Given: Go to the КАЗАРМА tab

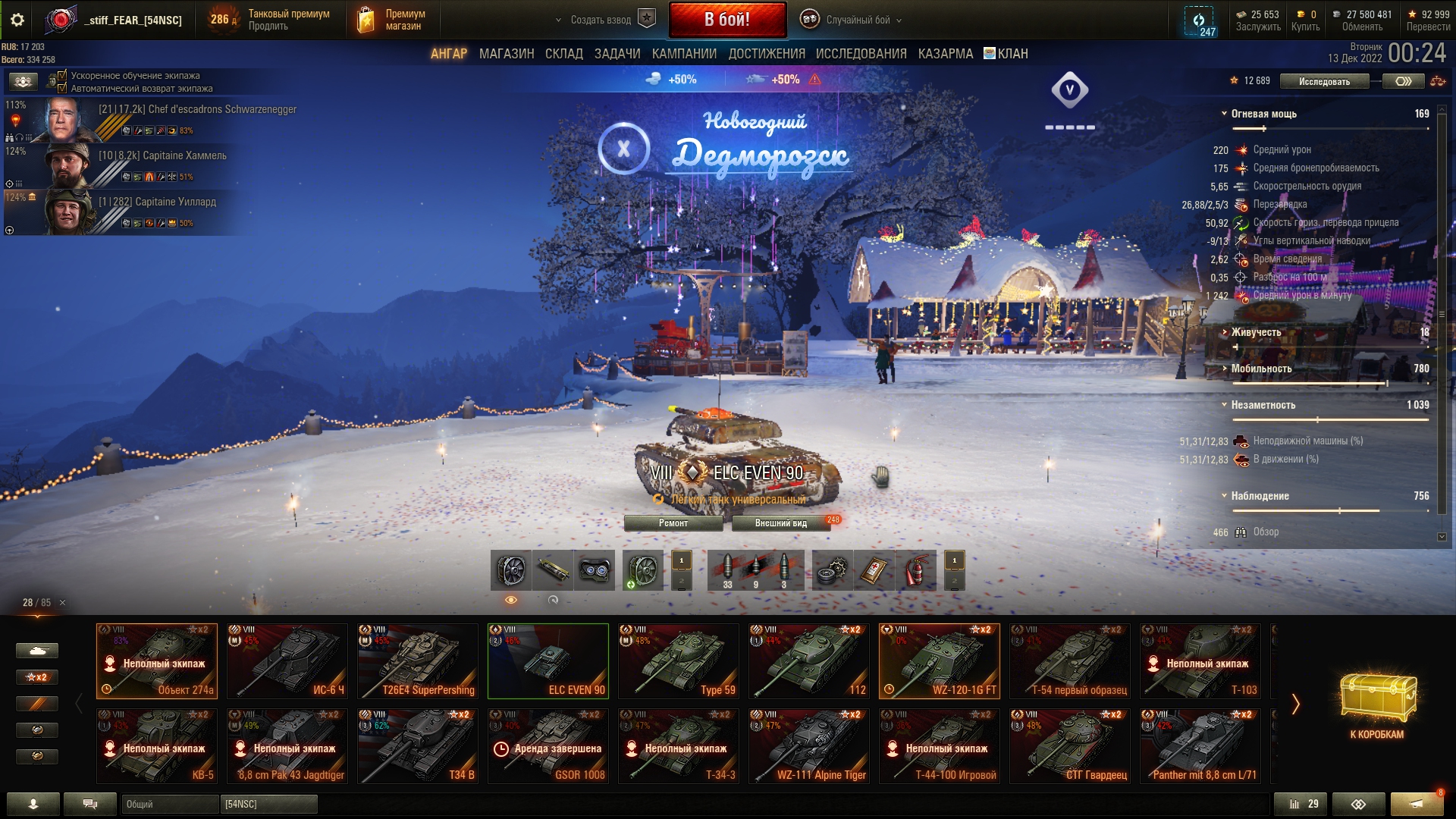Looking at the screenshot, I should [945, 54].
